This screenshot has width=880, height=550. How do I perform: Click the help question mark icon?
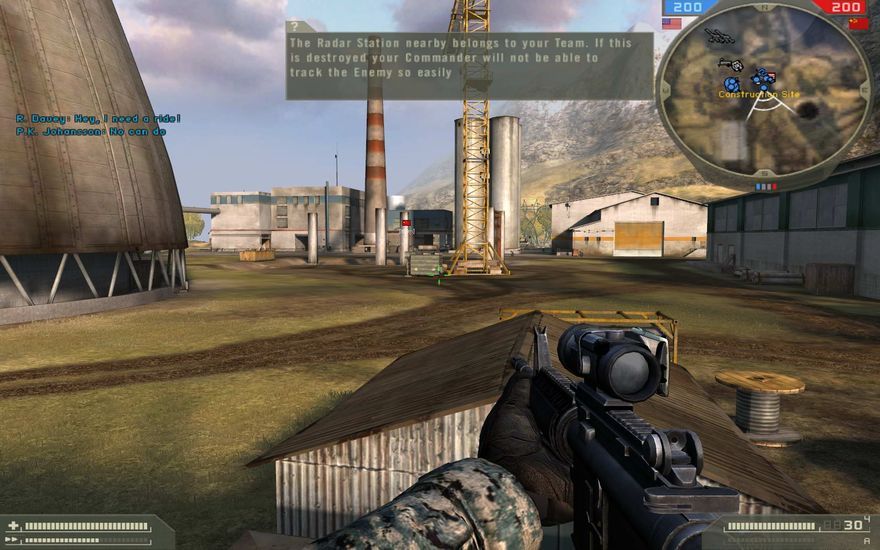[295, 27]
